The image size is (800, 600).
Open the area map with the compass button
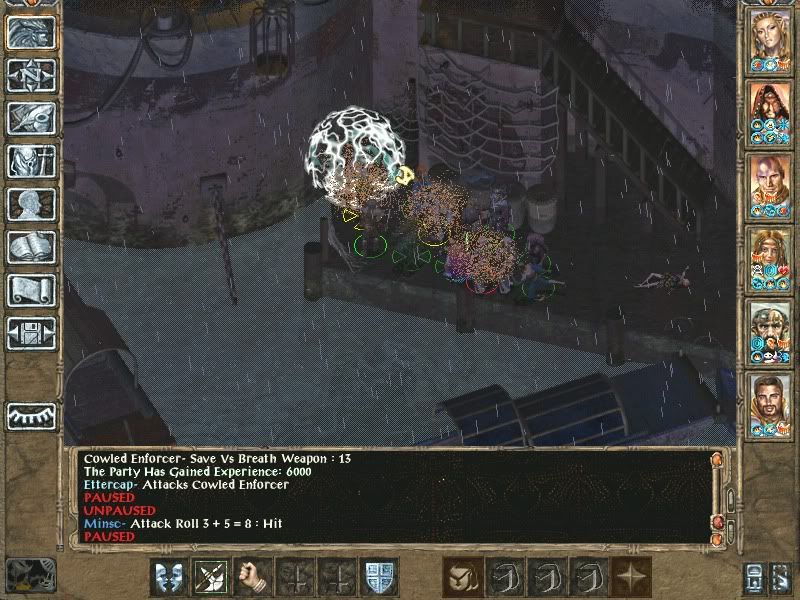[x=31, y=75]
